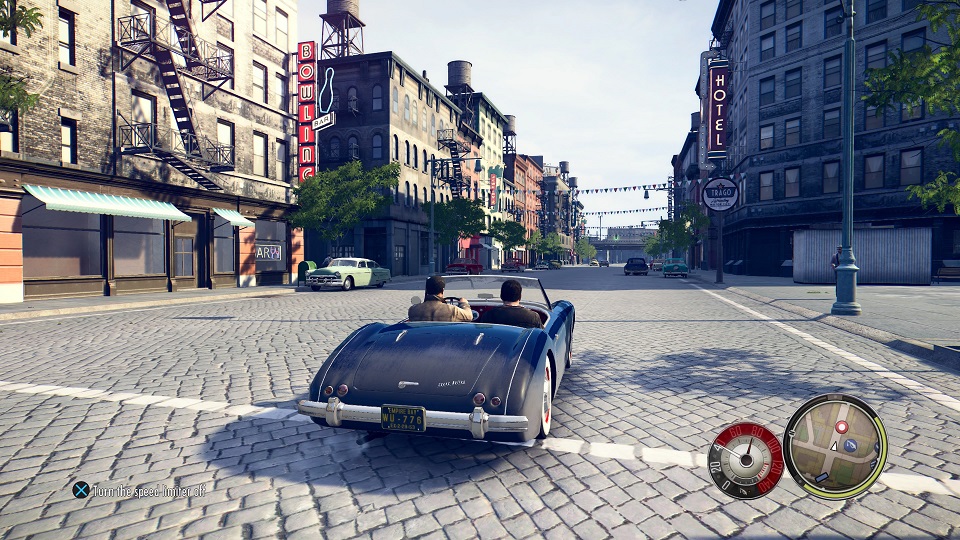Viewport: 960px width, 540px height.
Task: Click the blue round marker beside the player arrow
Action: pos(850,445)
